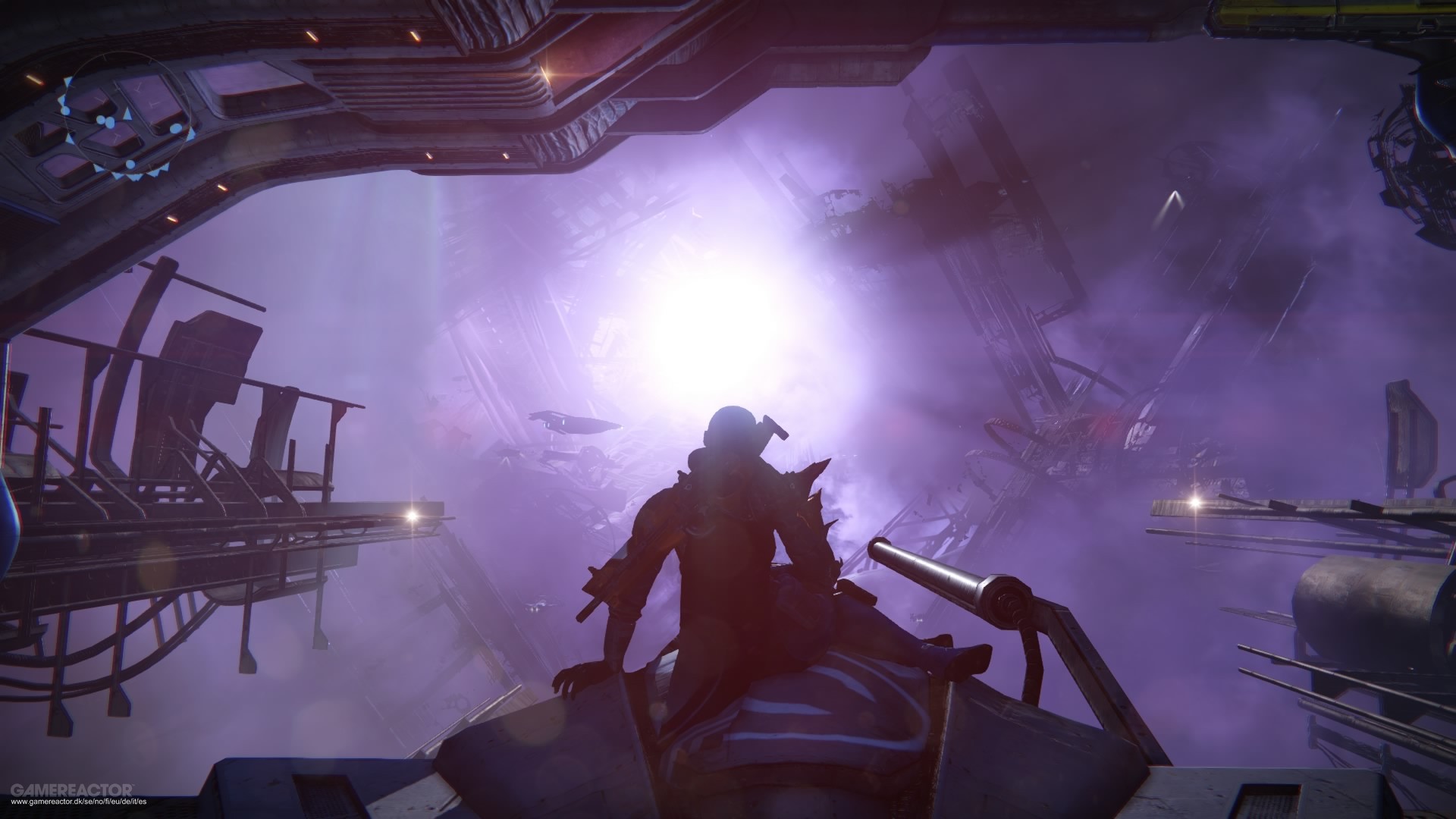Expand the radar's upper-right tick segment
The image size is (1456, 819).
point(149,62)
